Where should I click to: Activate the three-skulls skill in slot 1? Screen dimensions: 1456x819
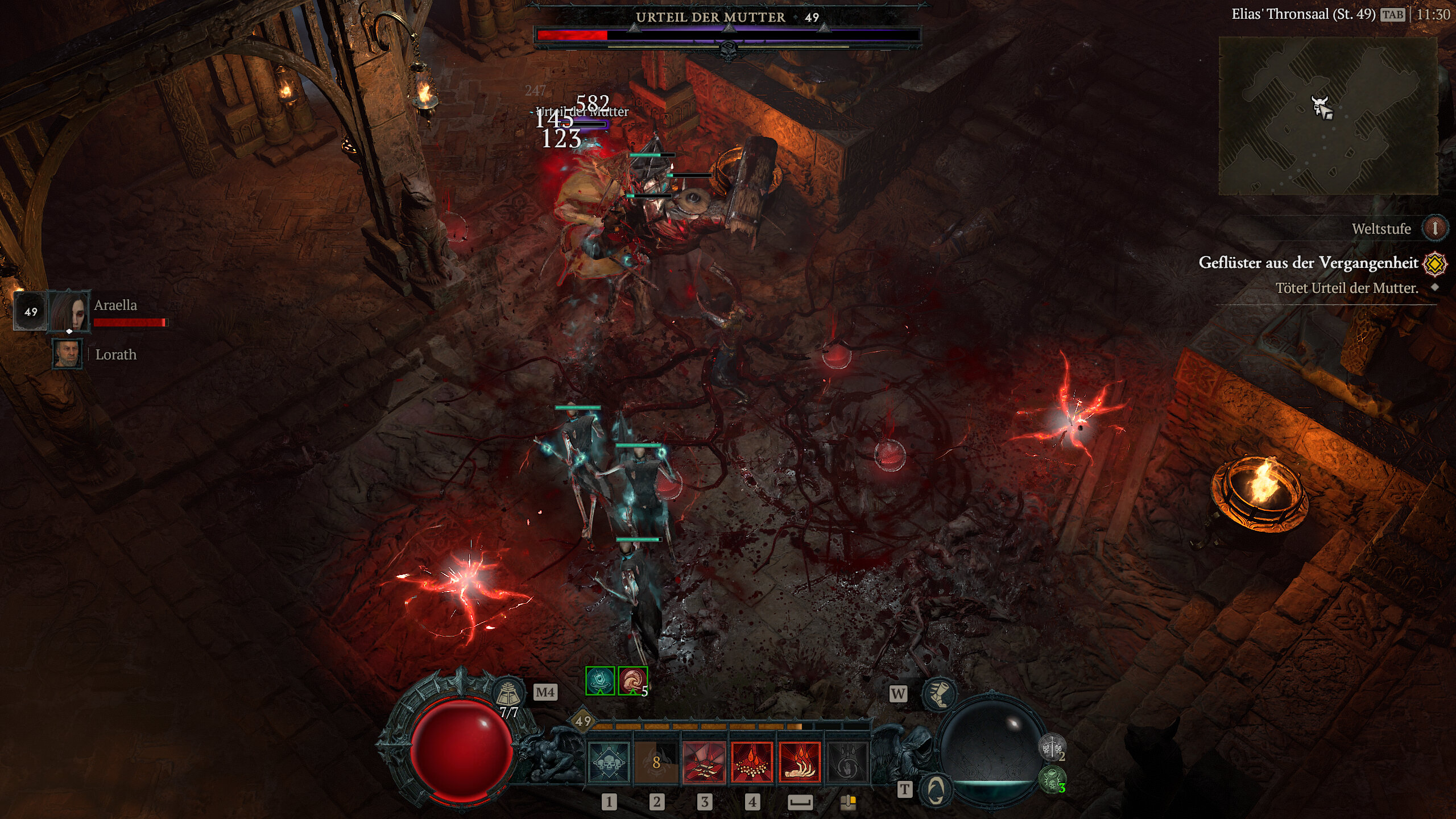point(609,762)
